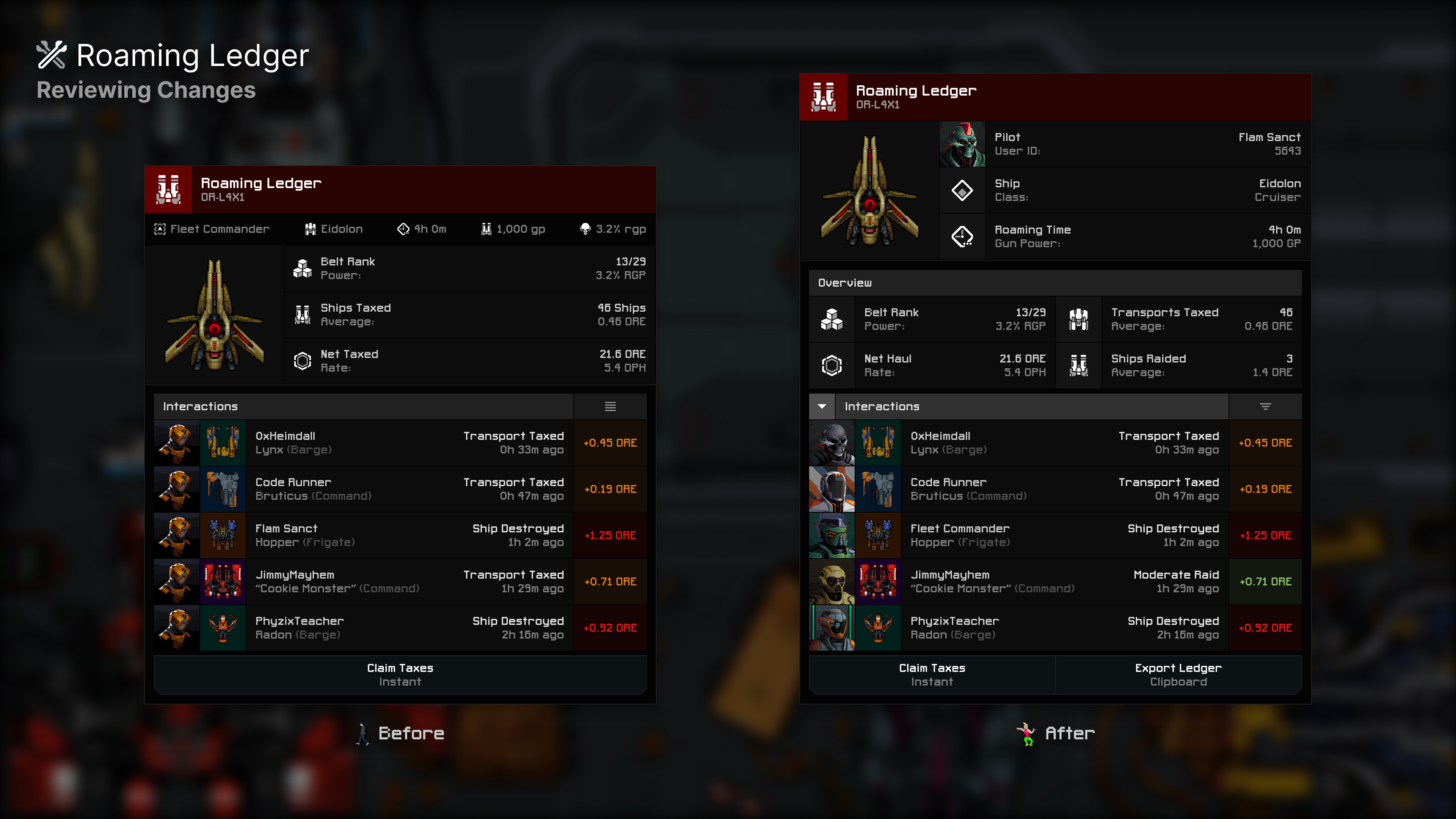Open the Interactions filter icon in After panel
This screenshot has width=1456, height=819.
coord(1265,406)
